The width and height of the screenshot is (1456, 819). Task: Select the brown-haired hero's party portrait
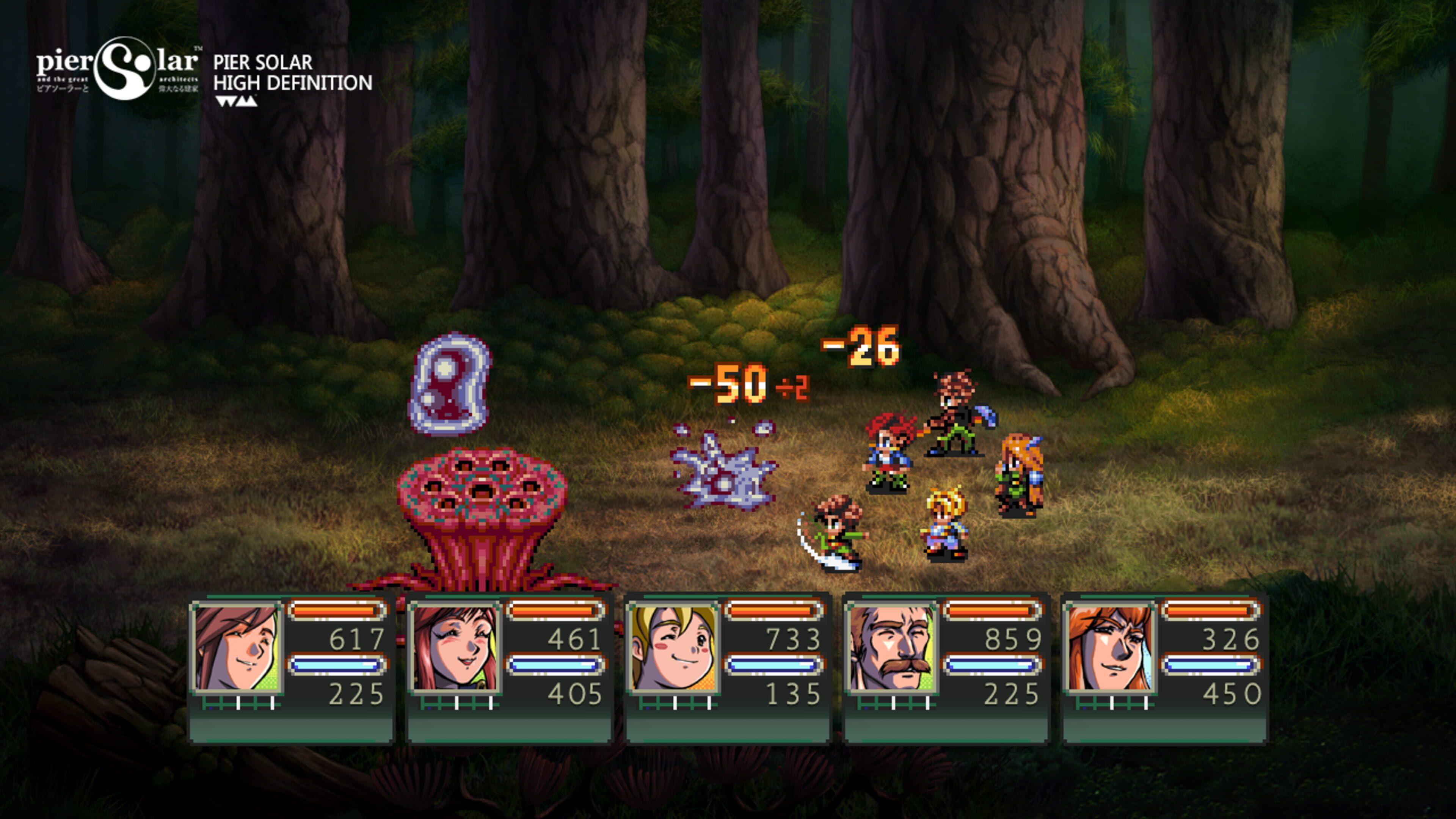pyautogui.click(x=237, y=647)
